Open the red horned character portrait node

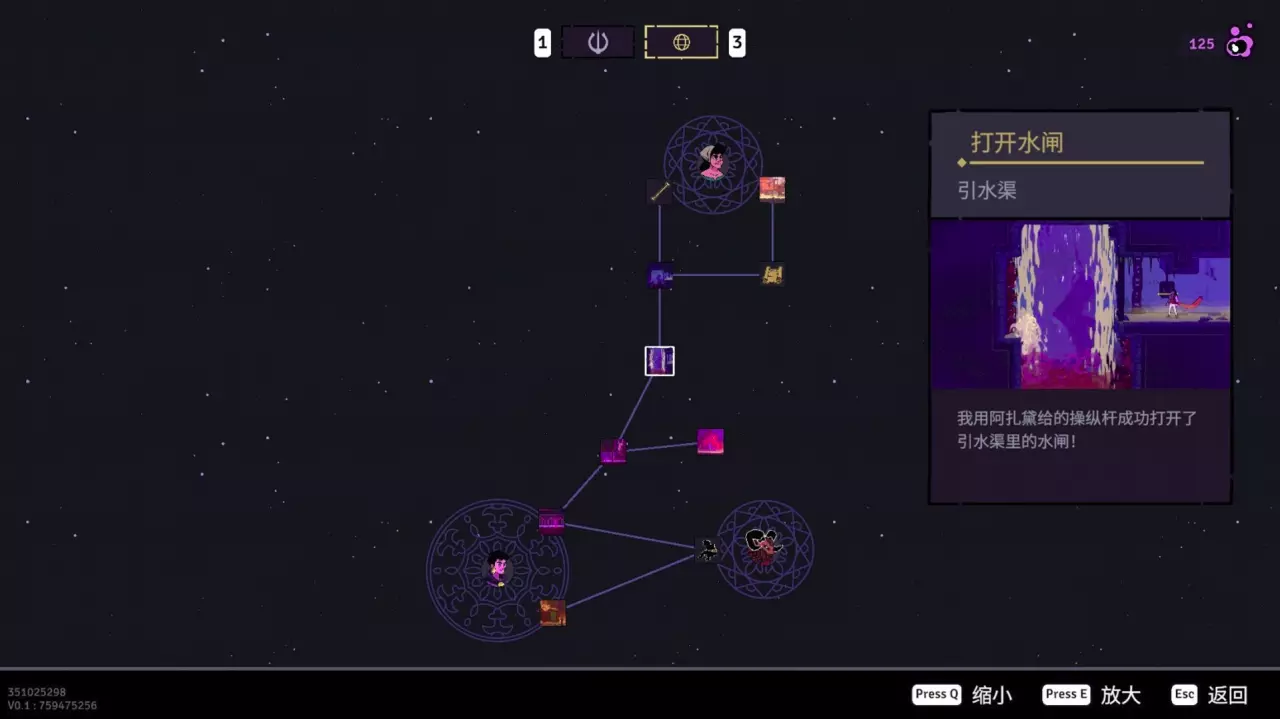pos(764,548)
